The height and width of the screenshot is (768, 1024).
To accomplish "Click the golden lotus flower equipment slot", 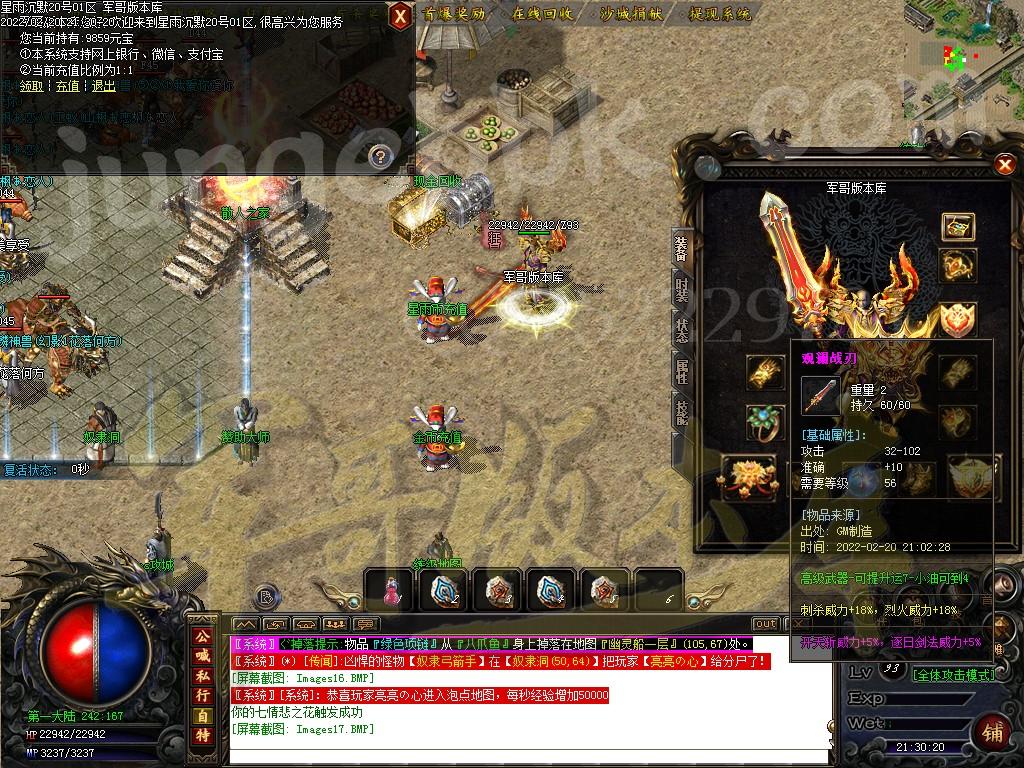I will click(x=744, y=476).
